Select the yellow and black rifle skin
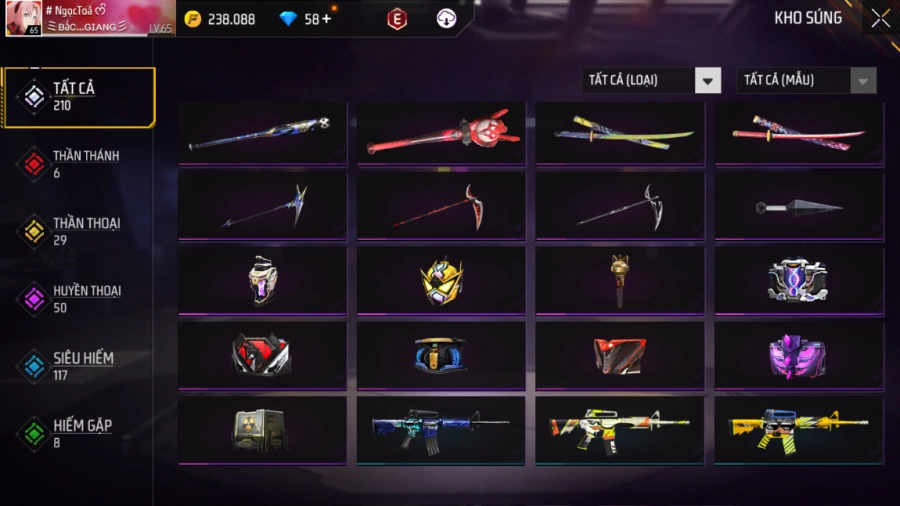The width and height of the screenshot is (900, 506). 799,430
